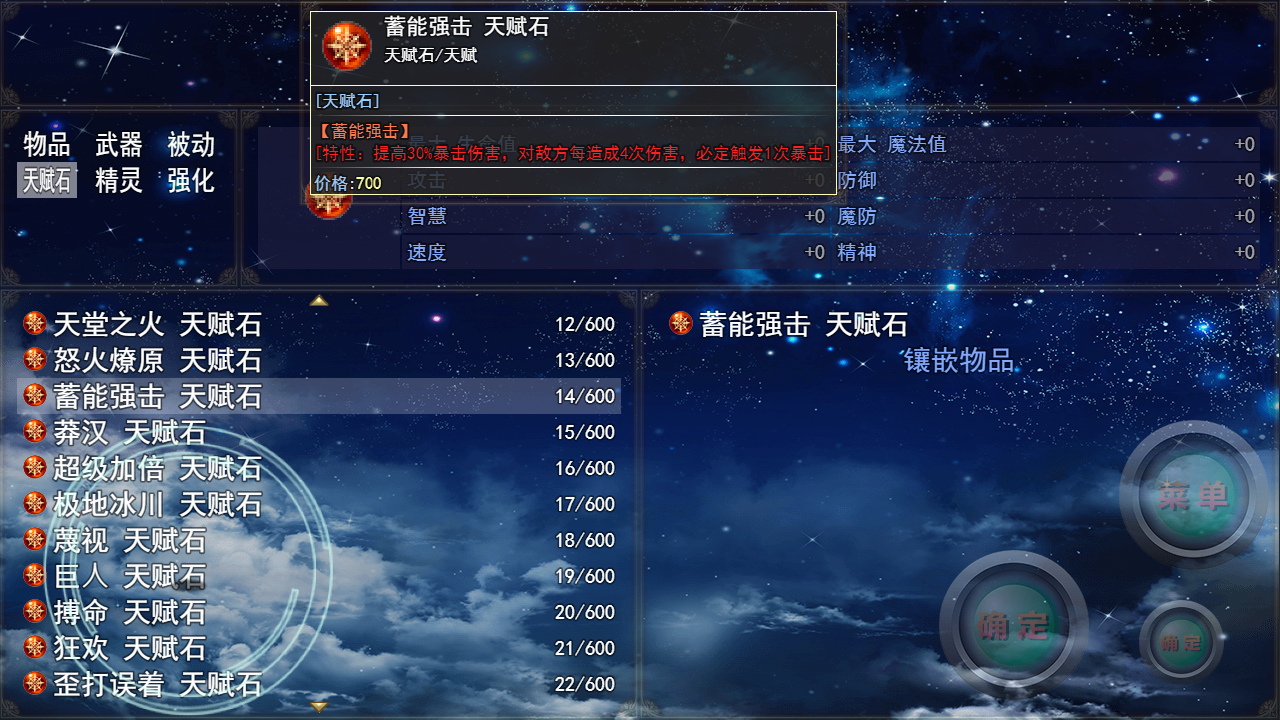Click the upward scroll arrow above the list
Viewport: 1280px width, 720px height.
[x=319, y=299]
